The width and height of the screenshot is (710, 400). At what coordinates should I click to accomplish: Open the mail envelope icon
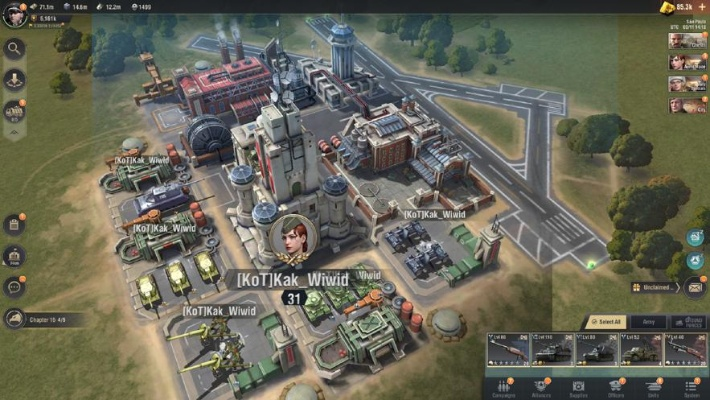click(x=695, y=287)
